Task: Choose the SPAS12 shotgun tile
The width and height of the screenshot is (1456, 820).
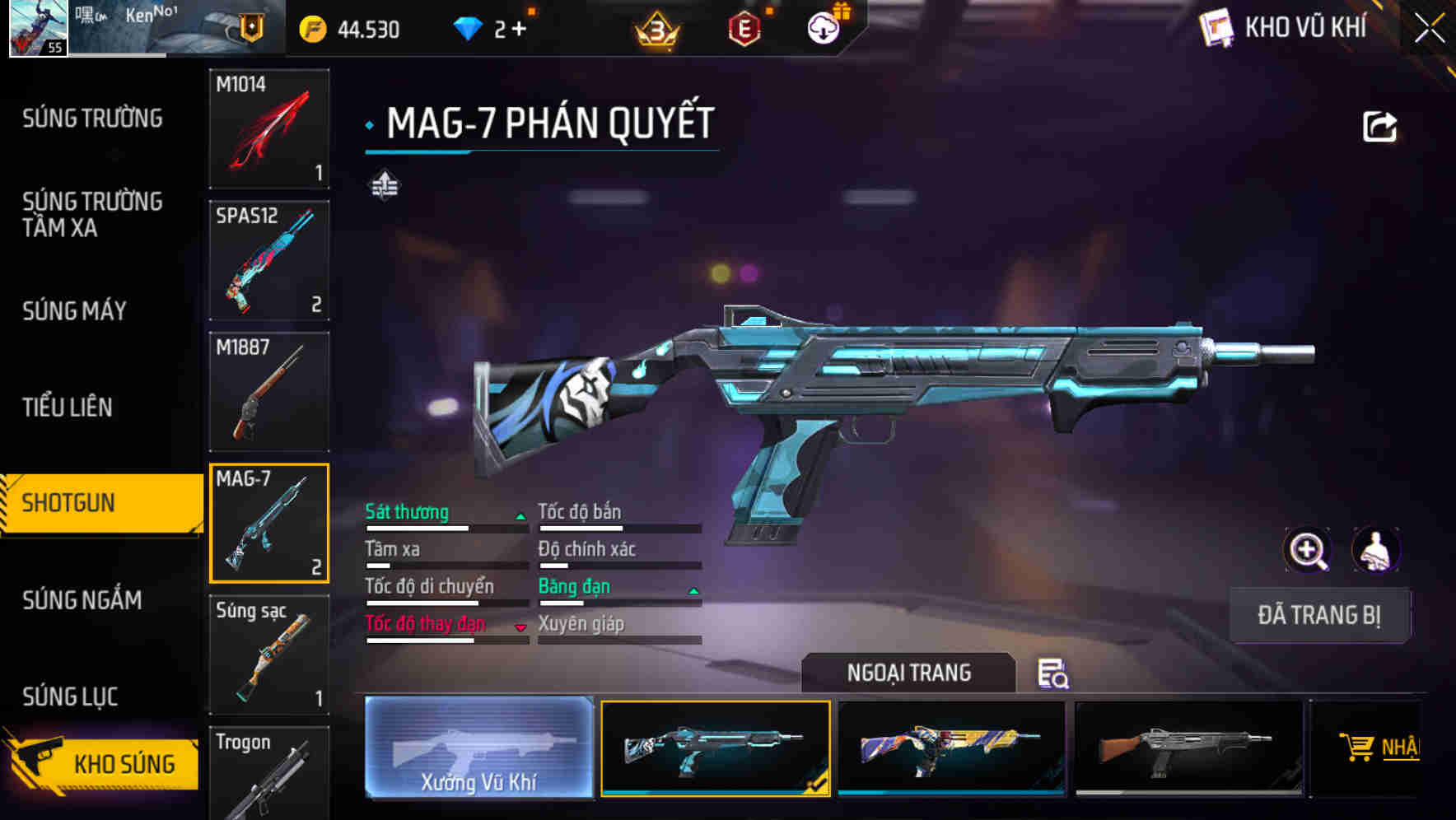Action: 269,260
